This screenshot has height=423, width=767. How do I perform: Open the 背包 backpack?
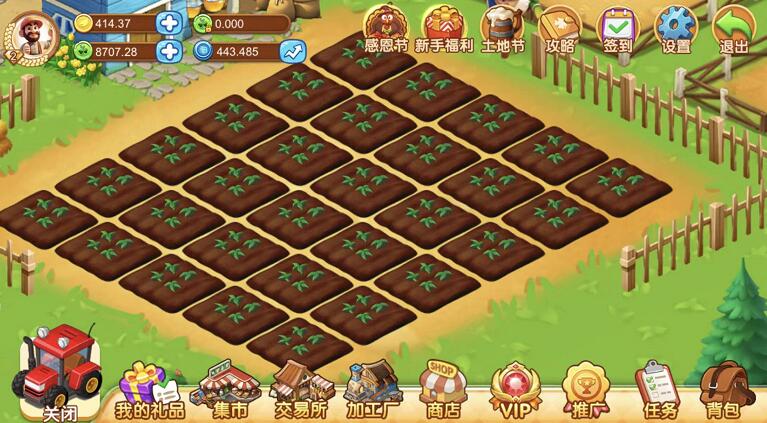click(x=724, y=390)
